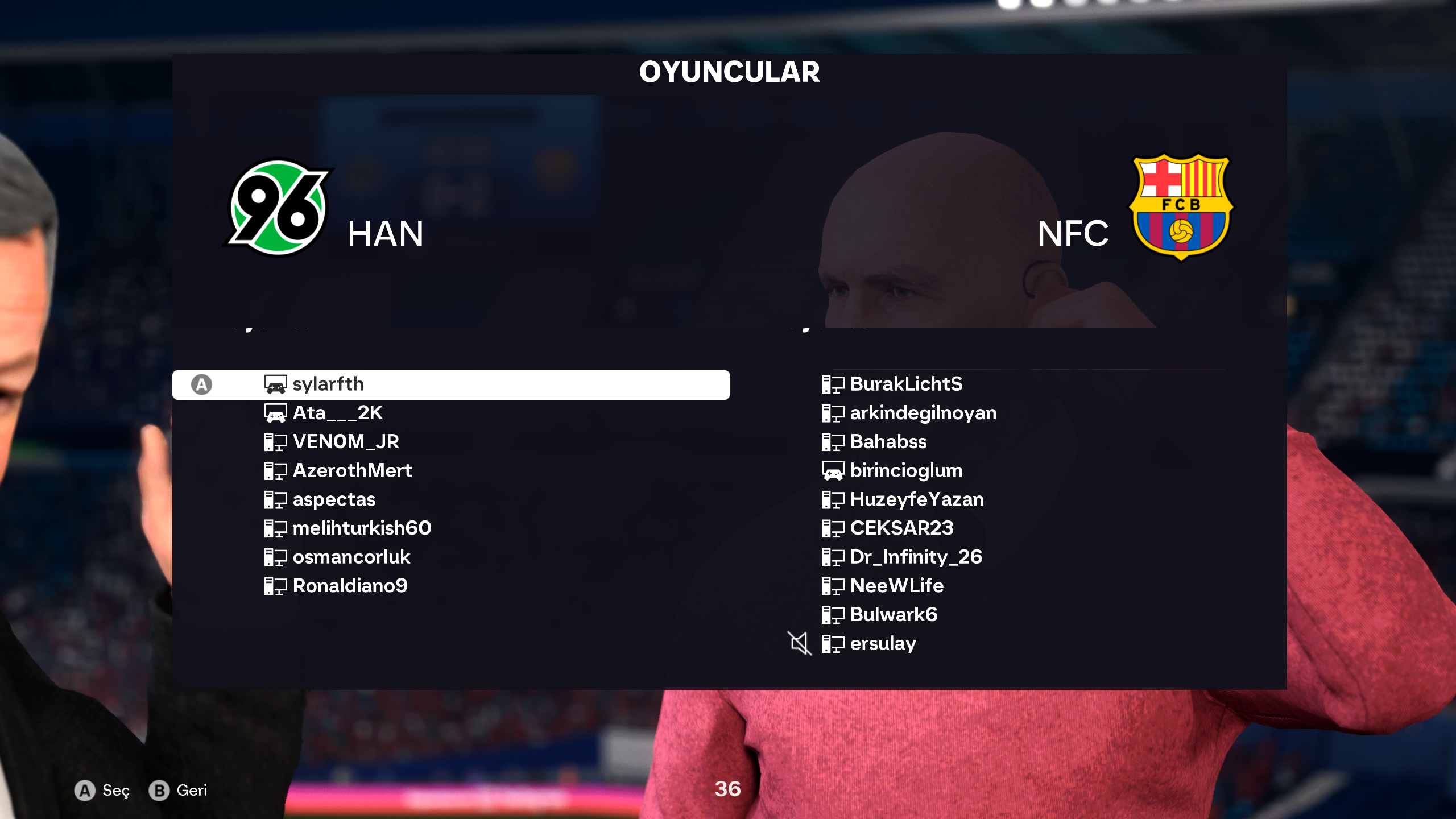This screenshot has height=819, width=1456.
Task: Select the Bulwark6 entry
Action: [x=894, y=615]
